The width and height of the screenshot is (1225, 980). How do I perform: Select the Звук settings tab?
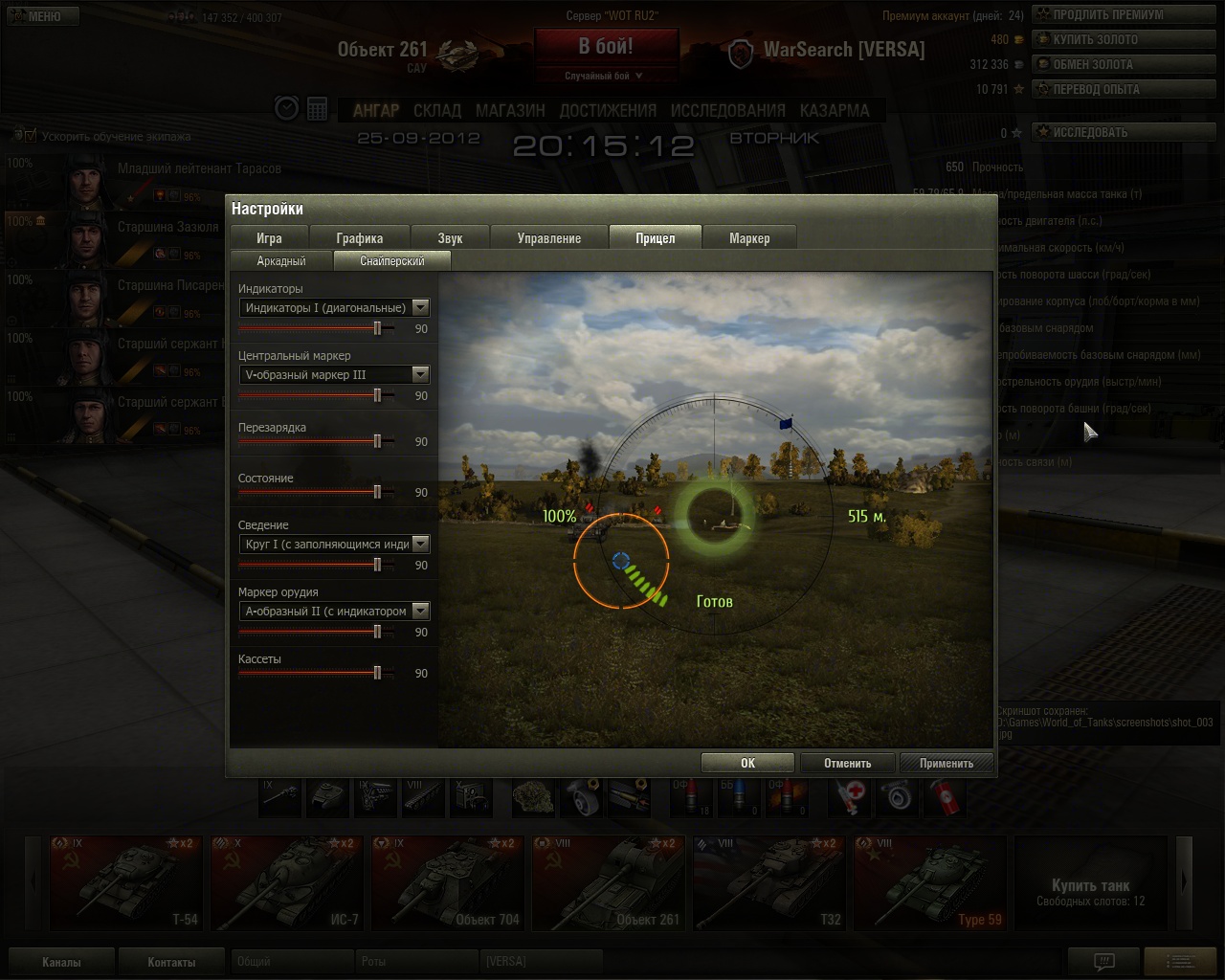click(450, 237)
